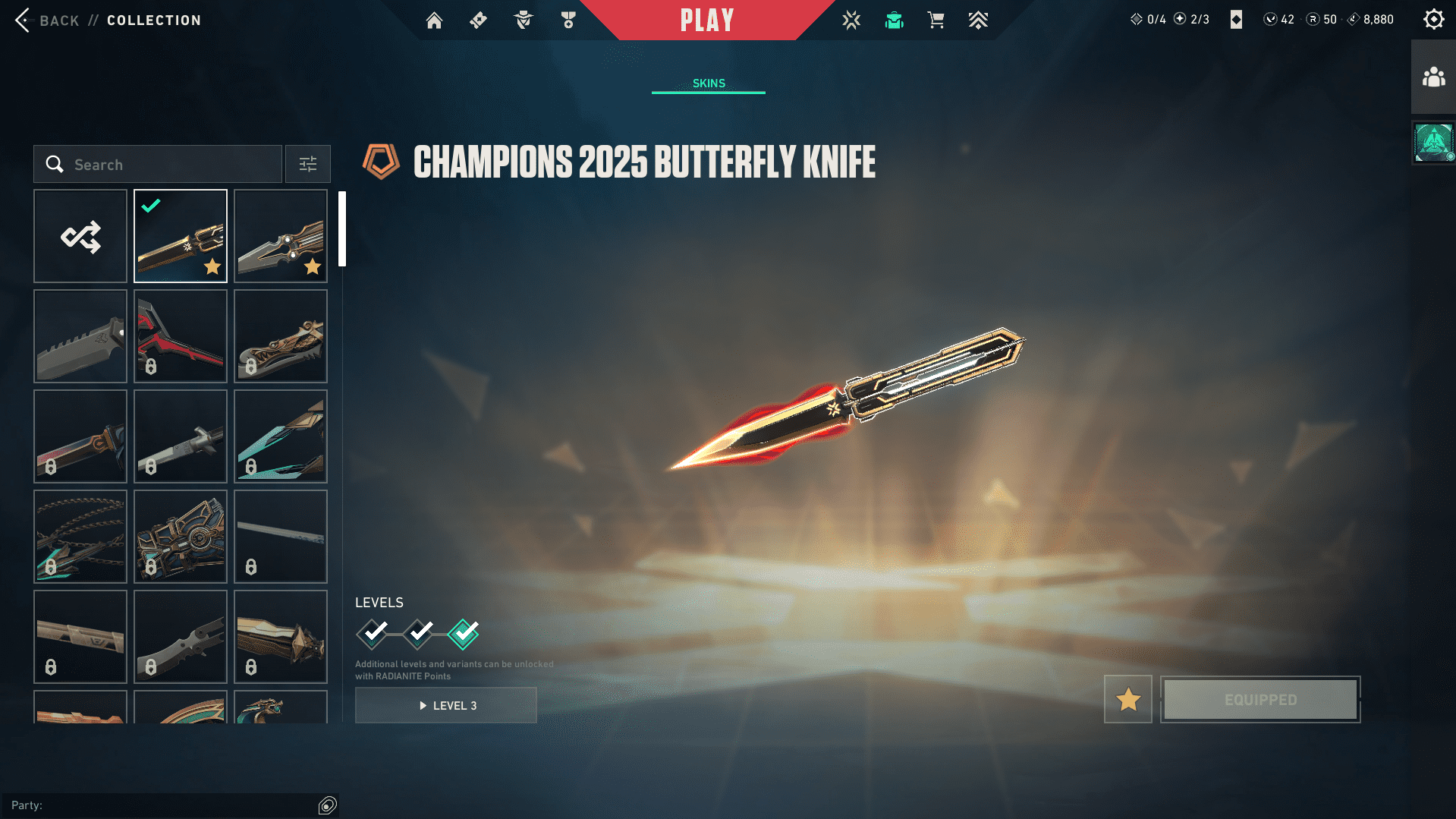Click the EQUIPPED button
This screenshot has height=819, width=1456.
[x=1259, y=699]
